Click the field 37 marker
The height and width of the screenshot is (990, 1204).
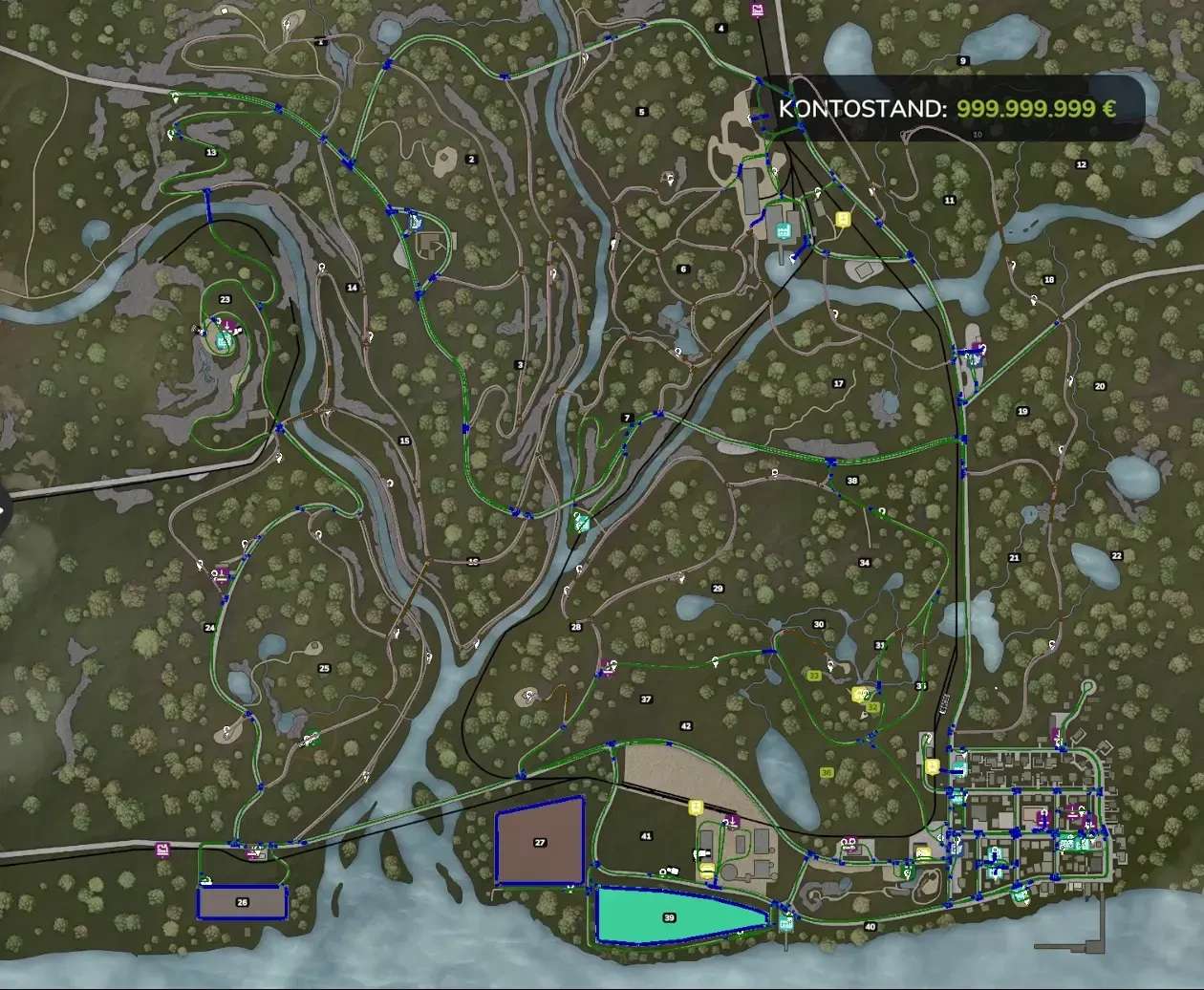point(646,699)
